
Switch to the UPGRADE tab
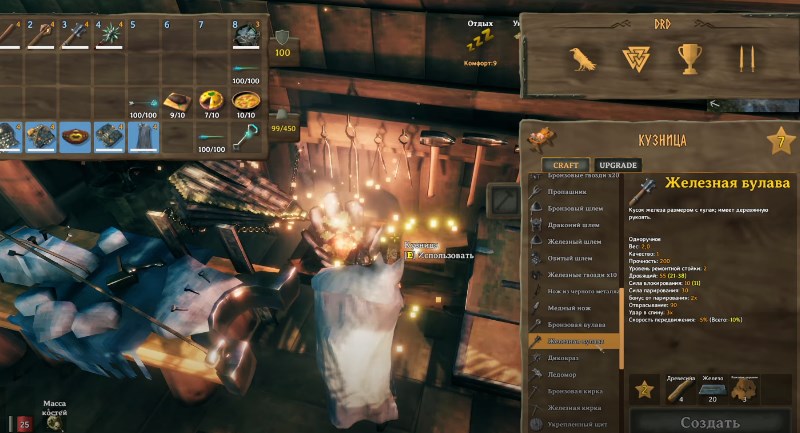(617, 165)
